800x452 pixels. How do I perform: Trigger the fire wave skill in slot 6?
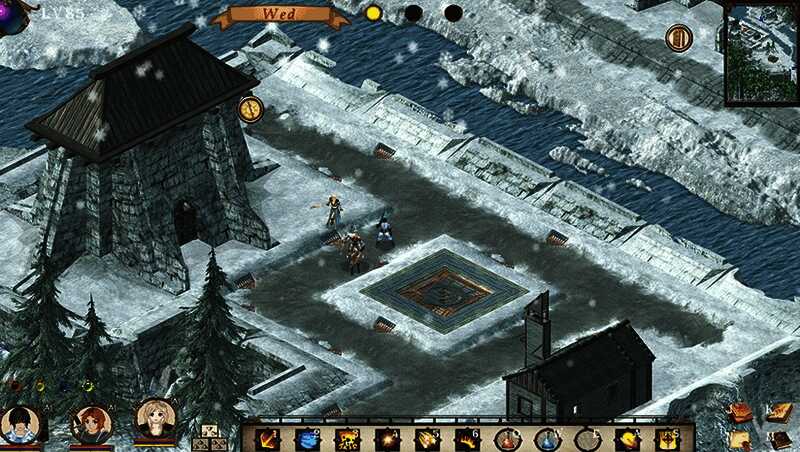[x=467, y=439]
